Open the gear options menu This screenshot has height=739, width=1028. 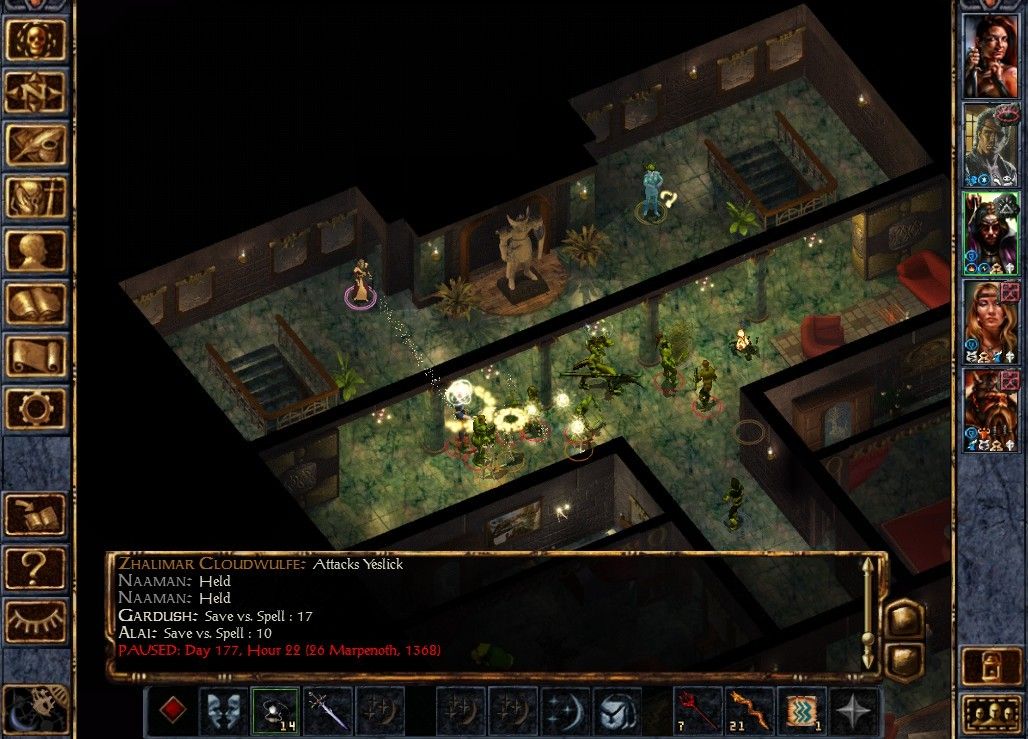click(37, 410)
